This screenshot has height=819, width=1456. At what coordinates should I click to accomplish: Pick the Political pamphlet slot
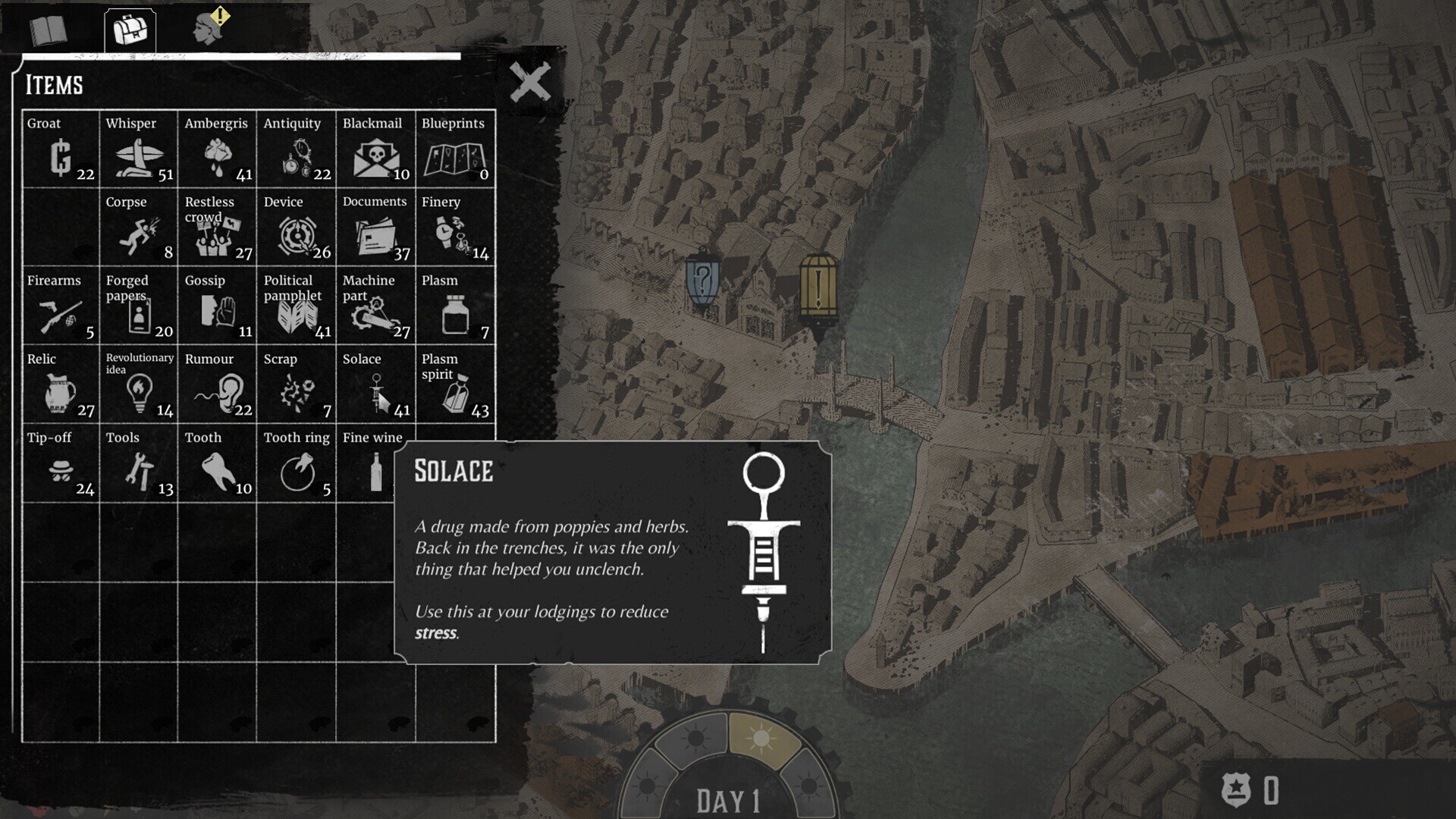click(297, 306)
